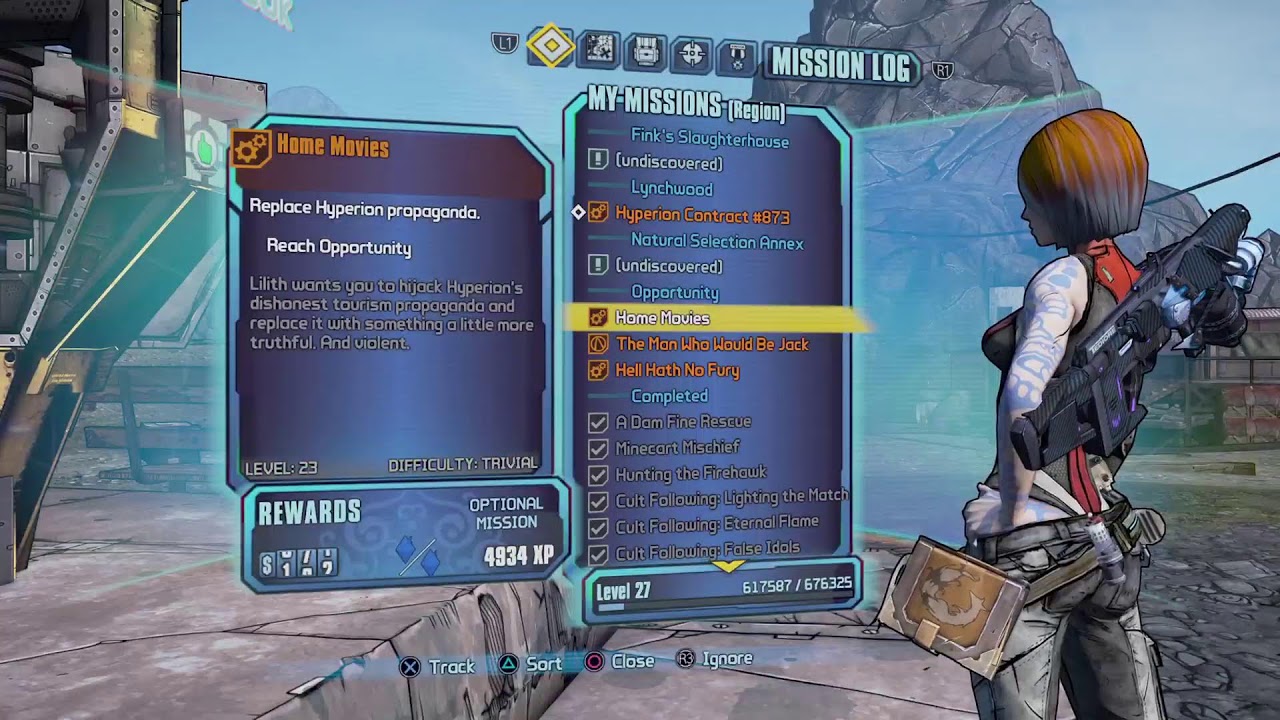The image size is (1280, 720).
Task: Open Cult Following: Eternal Flame entry
Action: point(716,523)
